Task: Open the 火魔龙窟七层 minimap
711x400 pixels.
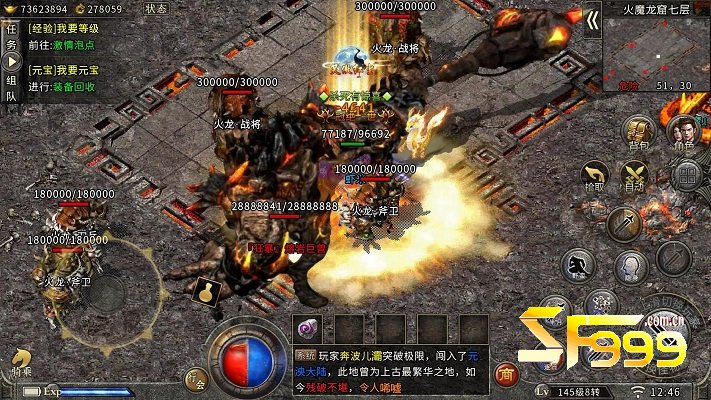Action: tap(656, 46)
